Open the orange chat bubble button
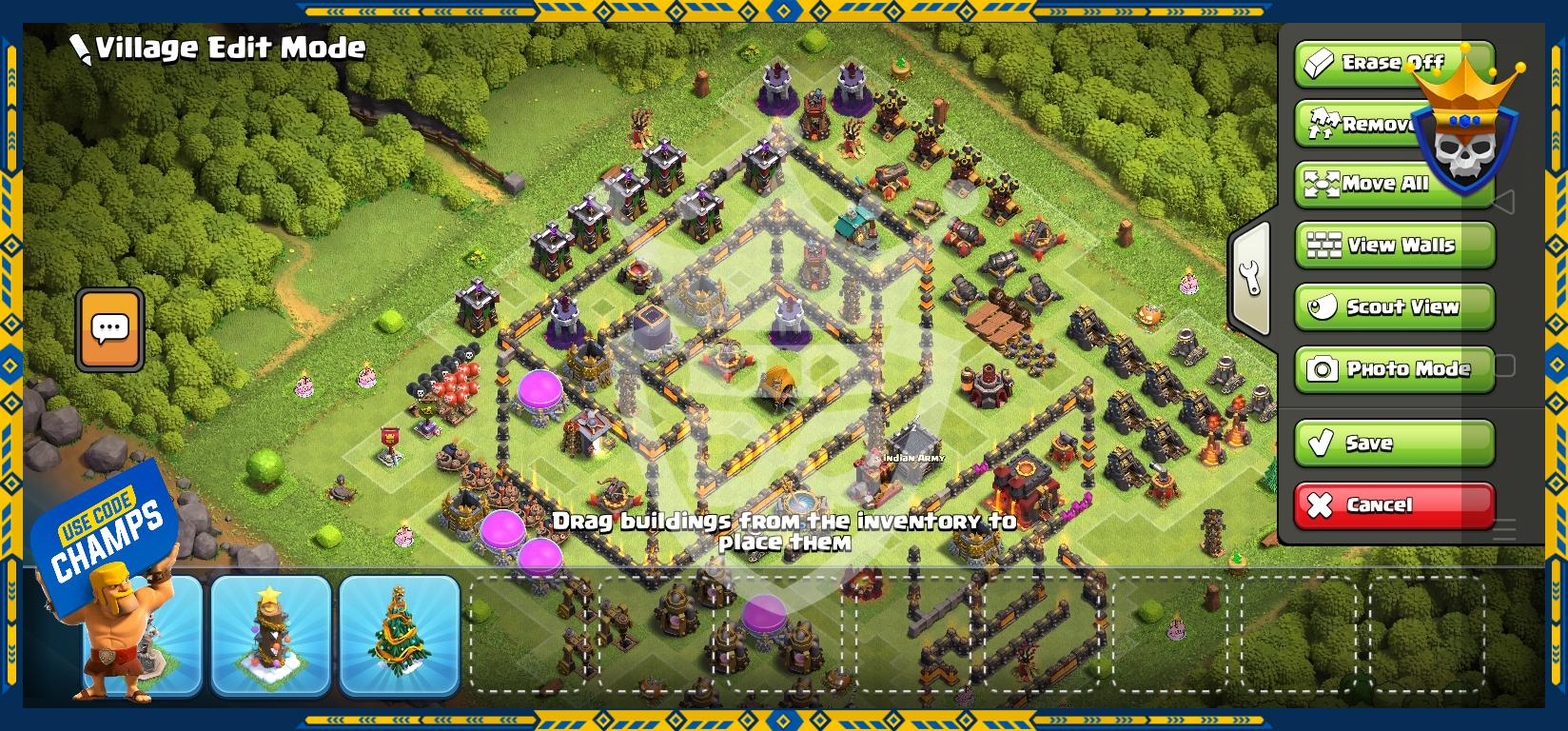The height and width of the screenshot is (731, 1568). [x=110, y=329]
